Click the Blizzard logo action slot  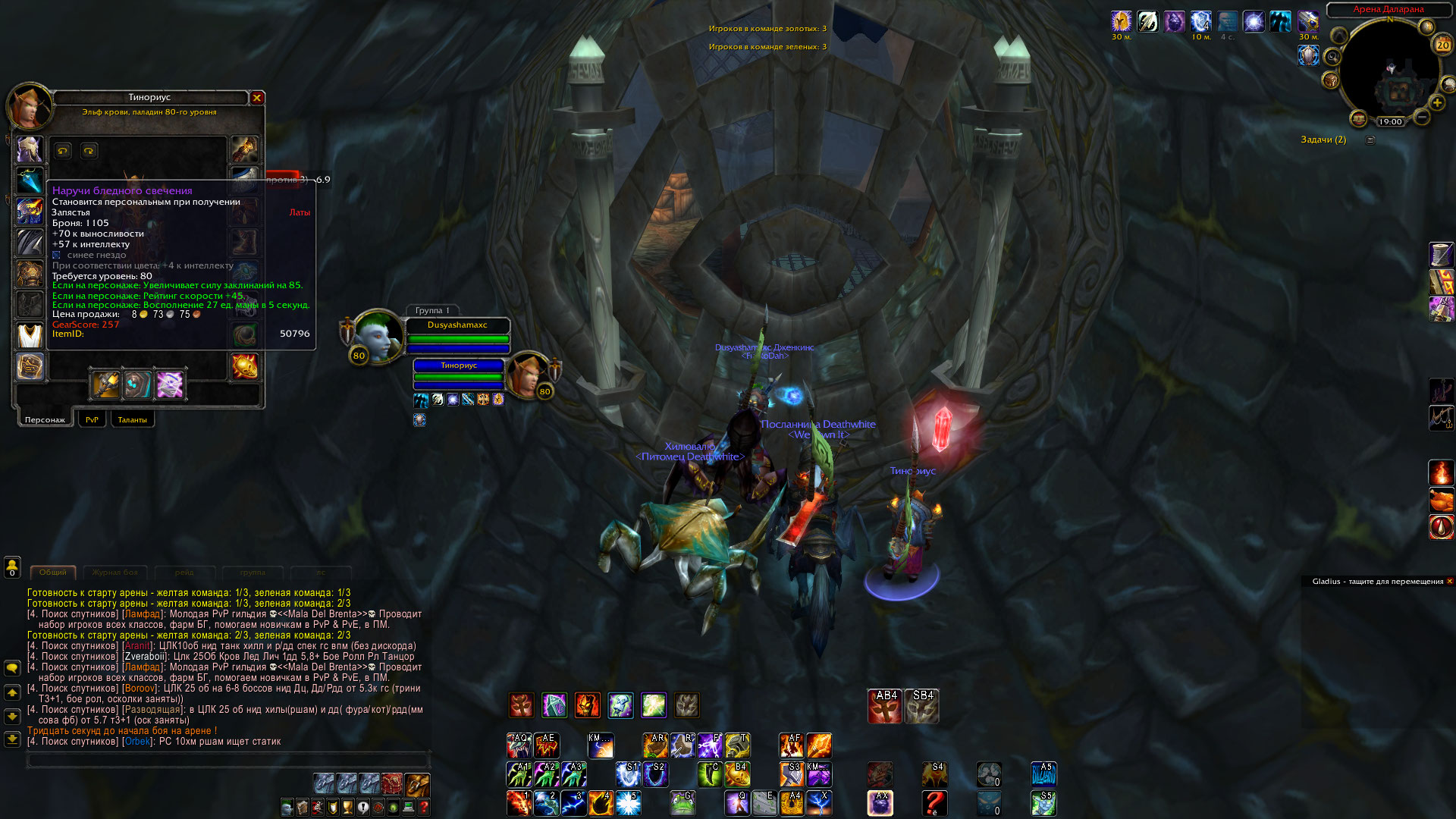[x=1043, y=774]
